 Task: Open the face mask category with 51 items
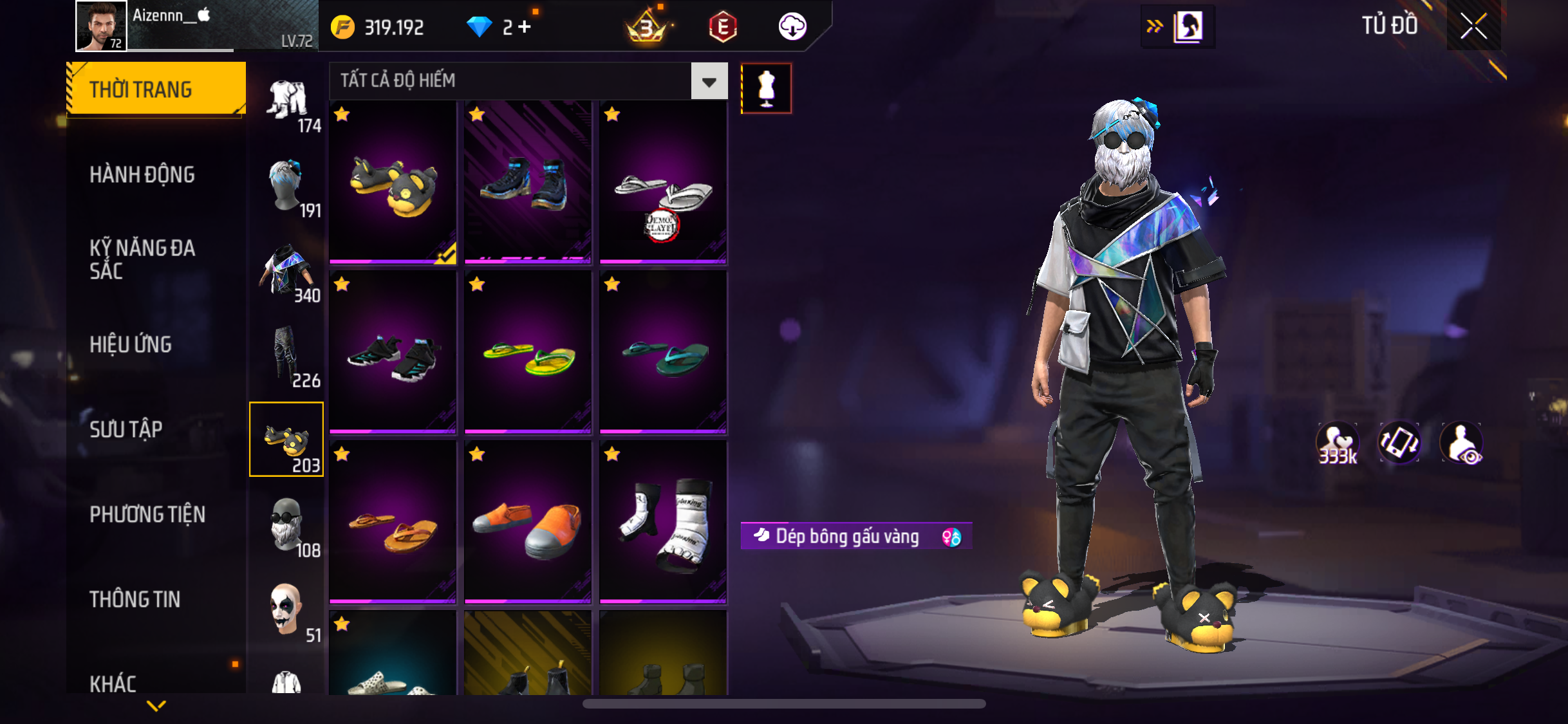coord(286,610)
